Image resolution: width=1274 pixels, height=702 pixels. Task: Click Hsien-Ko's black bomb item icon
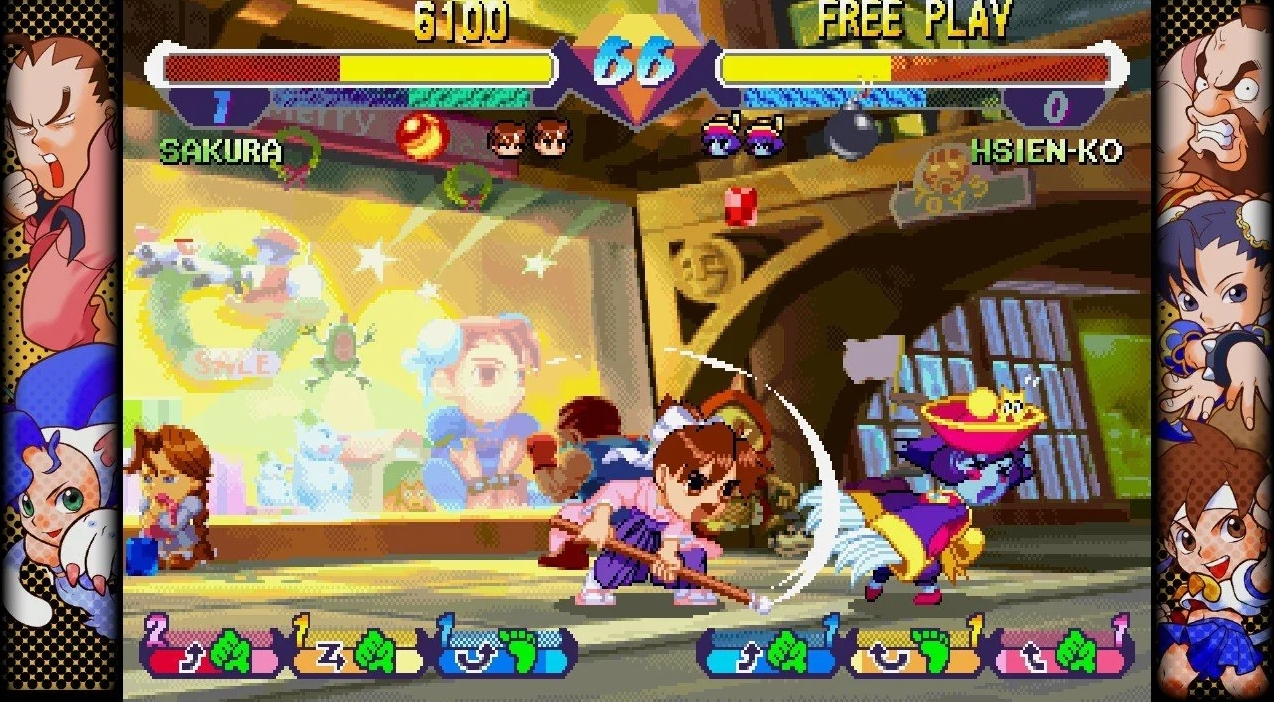853,131
